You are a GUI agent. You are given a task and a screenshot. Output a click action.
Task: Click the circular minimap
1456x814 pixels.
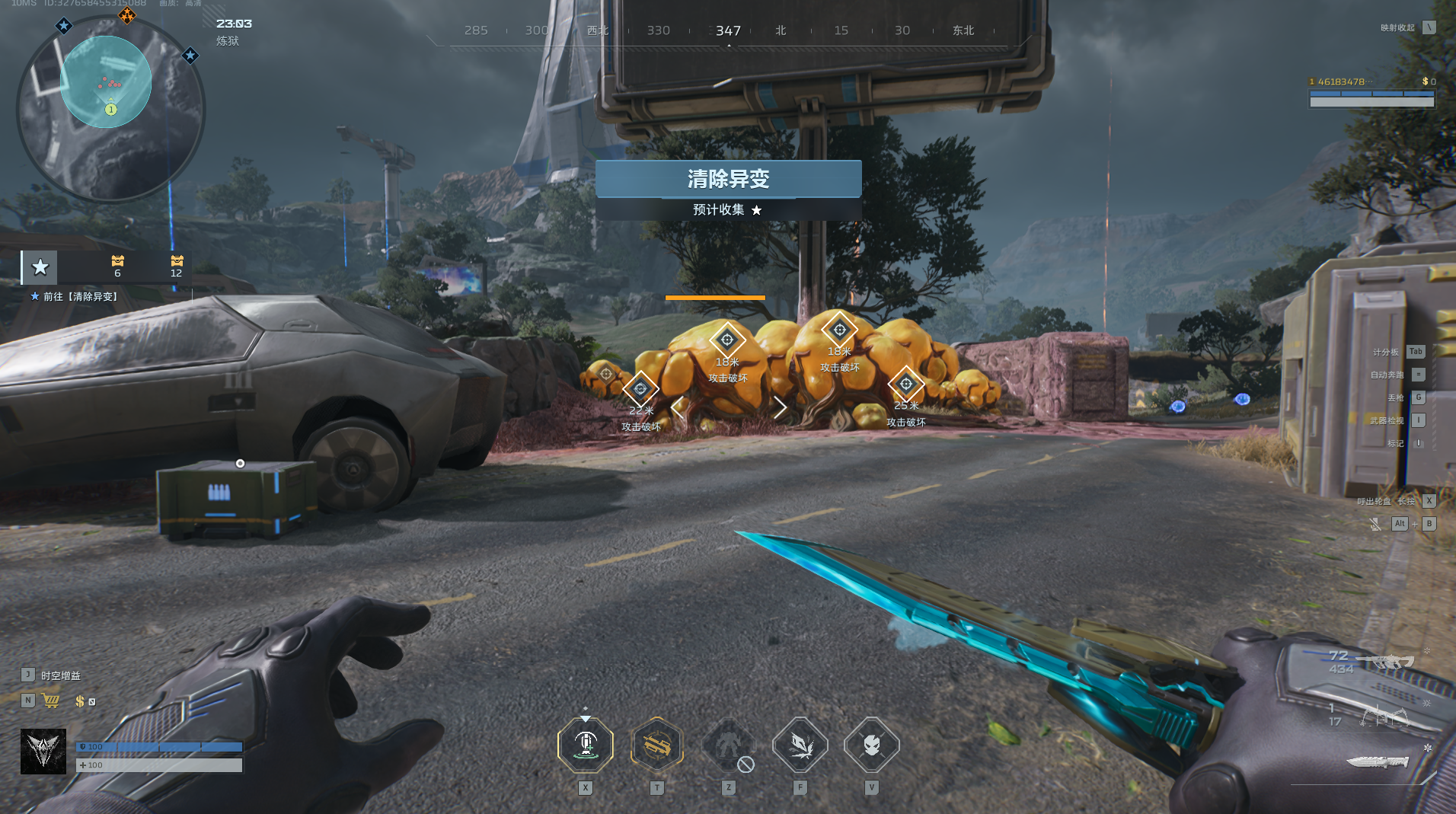click(x=110, y=108)
